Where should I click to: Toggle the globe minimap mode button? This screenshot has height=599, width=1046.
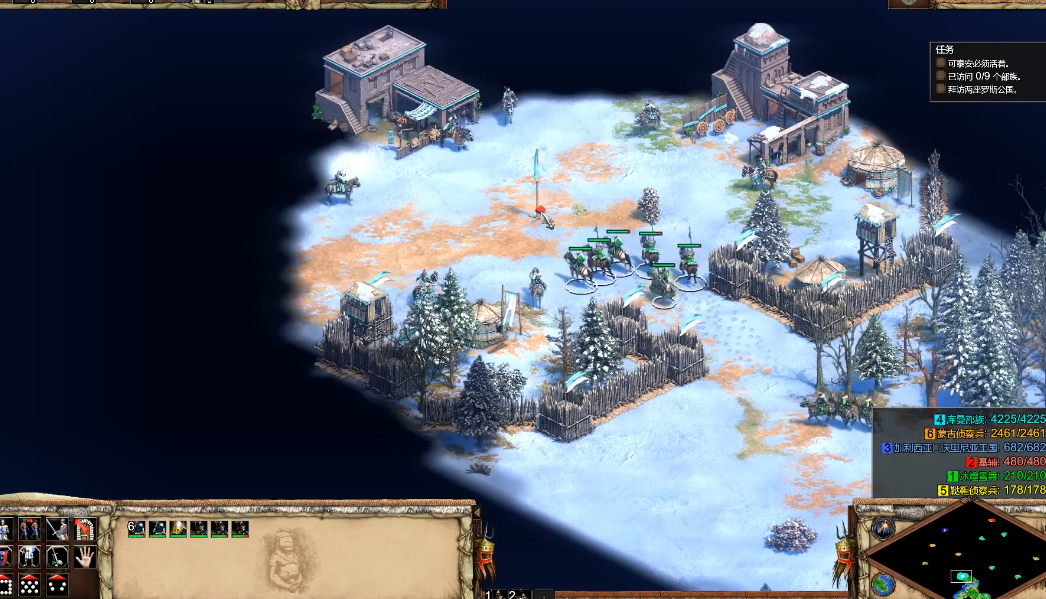[x=881, y=584]
